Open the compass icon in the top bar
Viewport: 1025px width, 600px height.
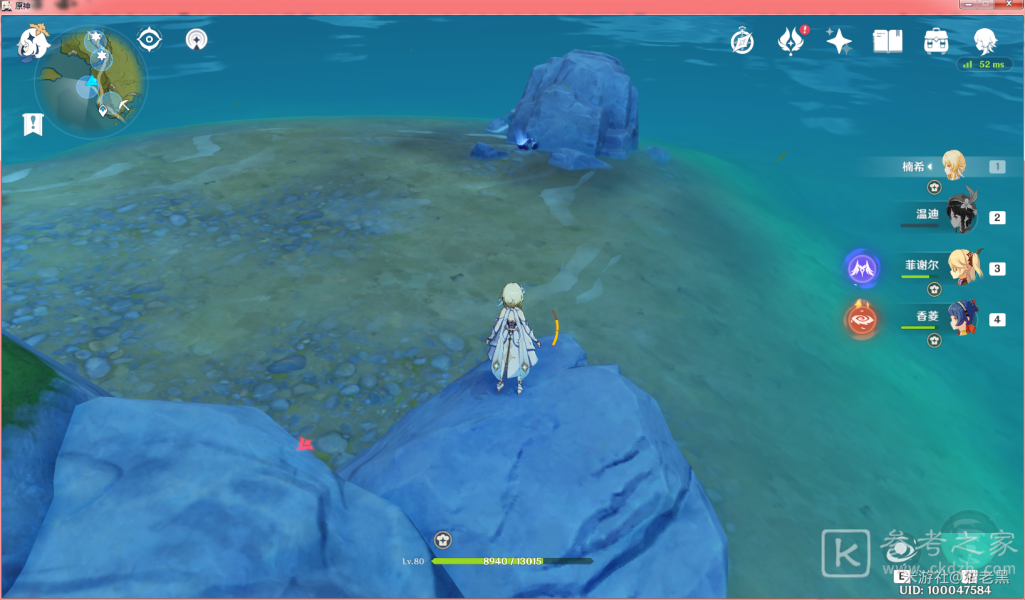pos(742,41)
